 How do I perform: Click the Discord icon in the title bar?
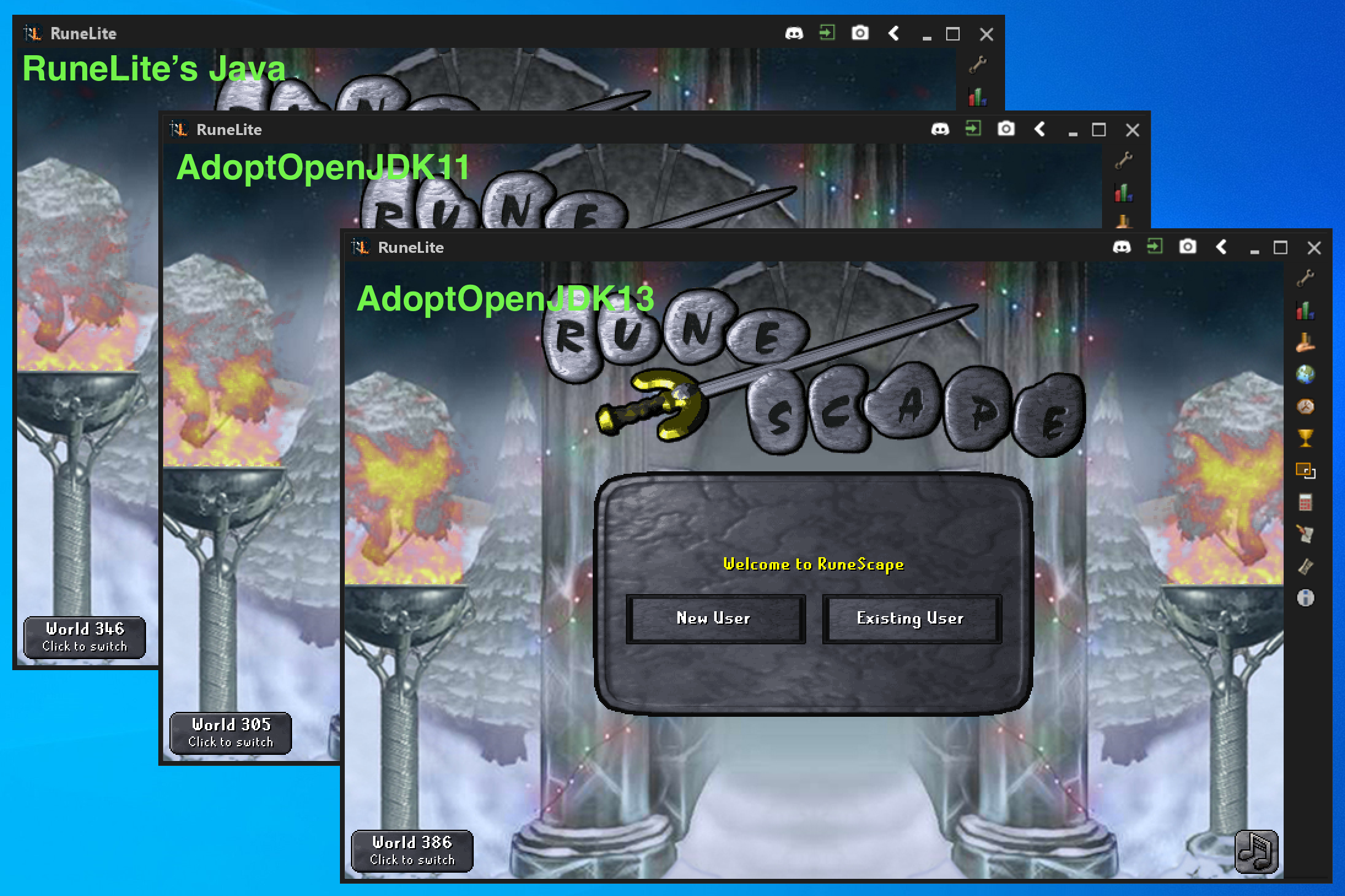(1123, 247)
